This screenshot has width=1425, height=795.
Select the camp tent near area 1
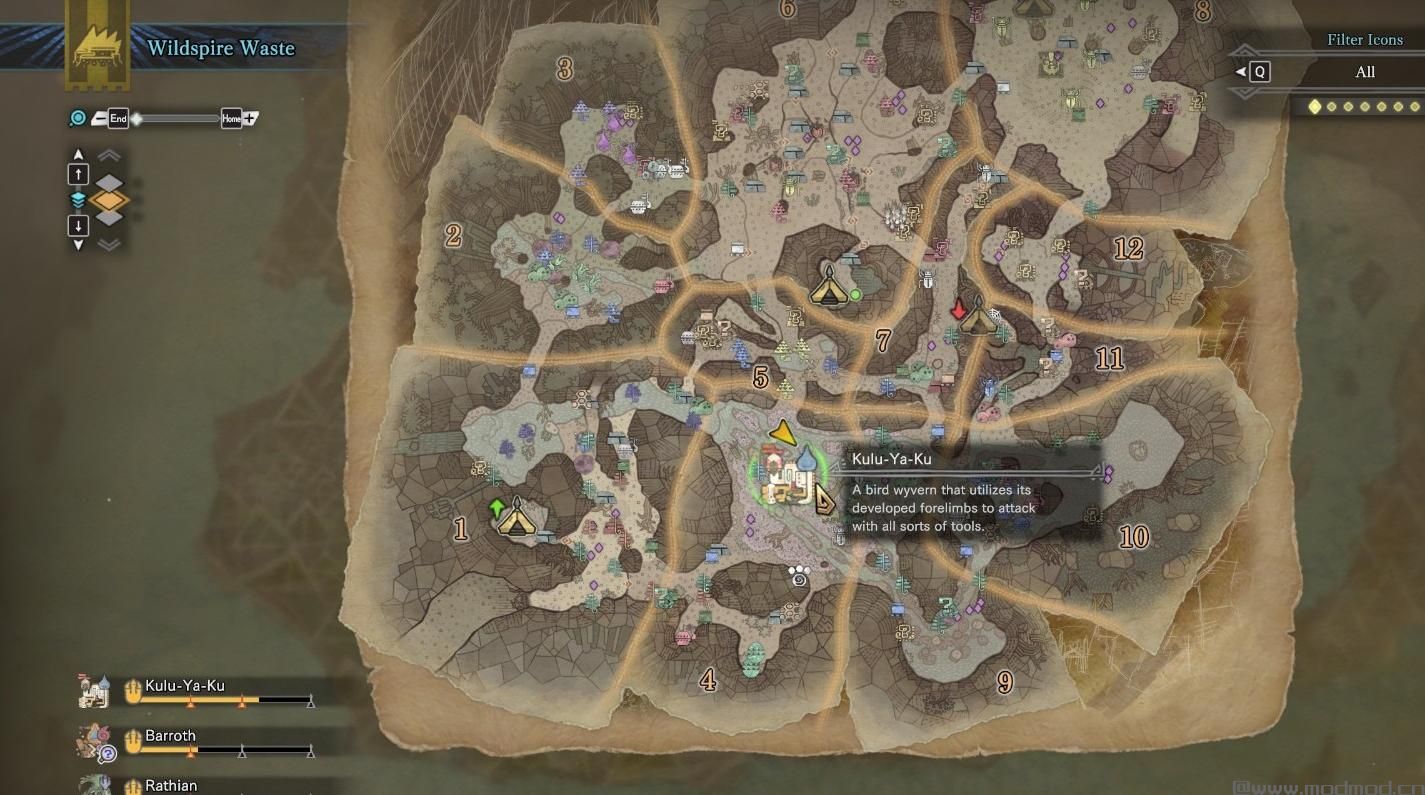[516, 520]
